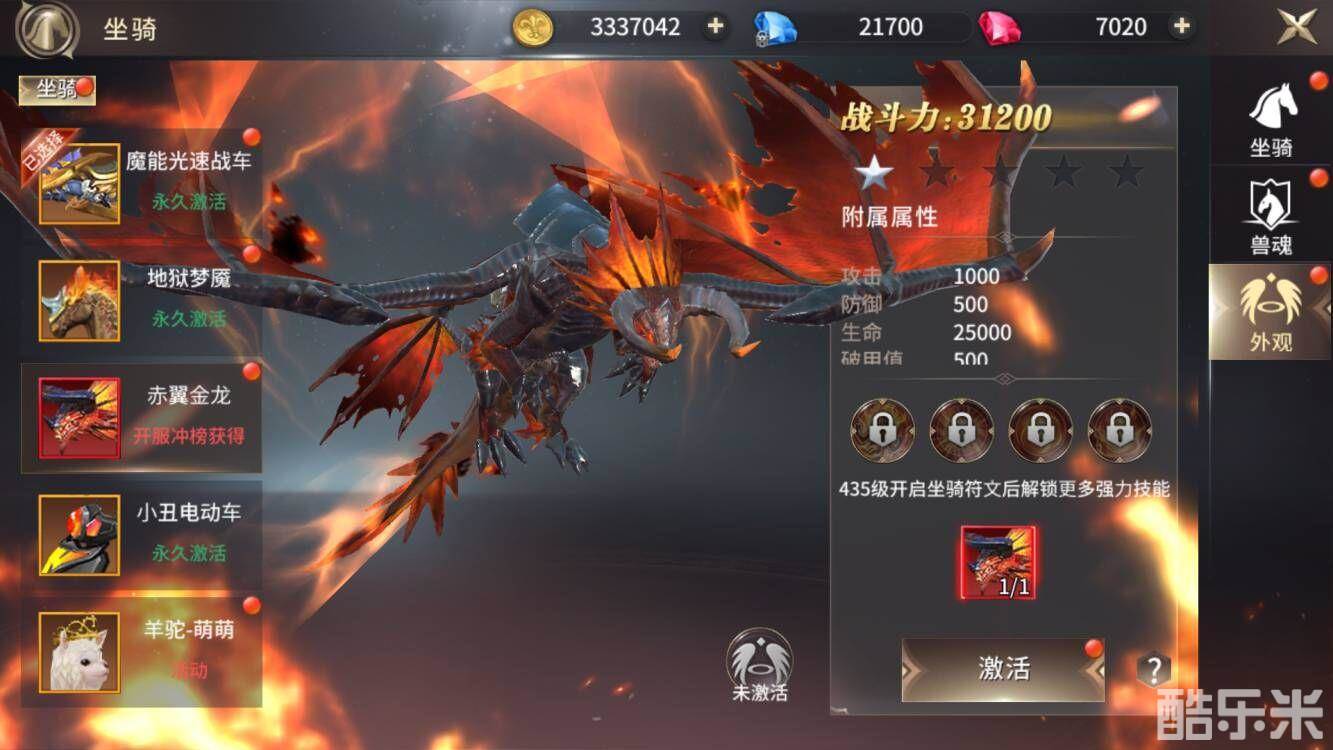This screenshot has height=750, width=1333.
Task: Open the question mark help icon
Action: (x=1152, y=668)
